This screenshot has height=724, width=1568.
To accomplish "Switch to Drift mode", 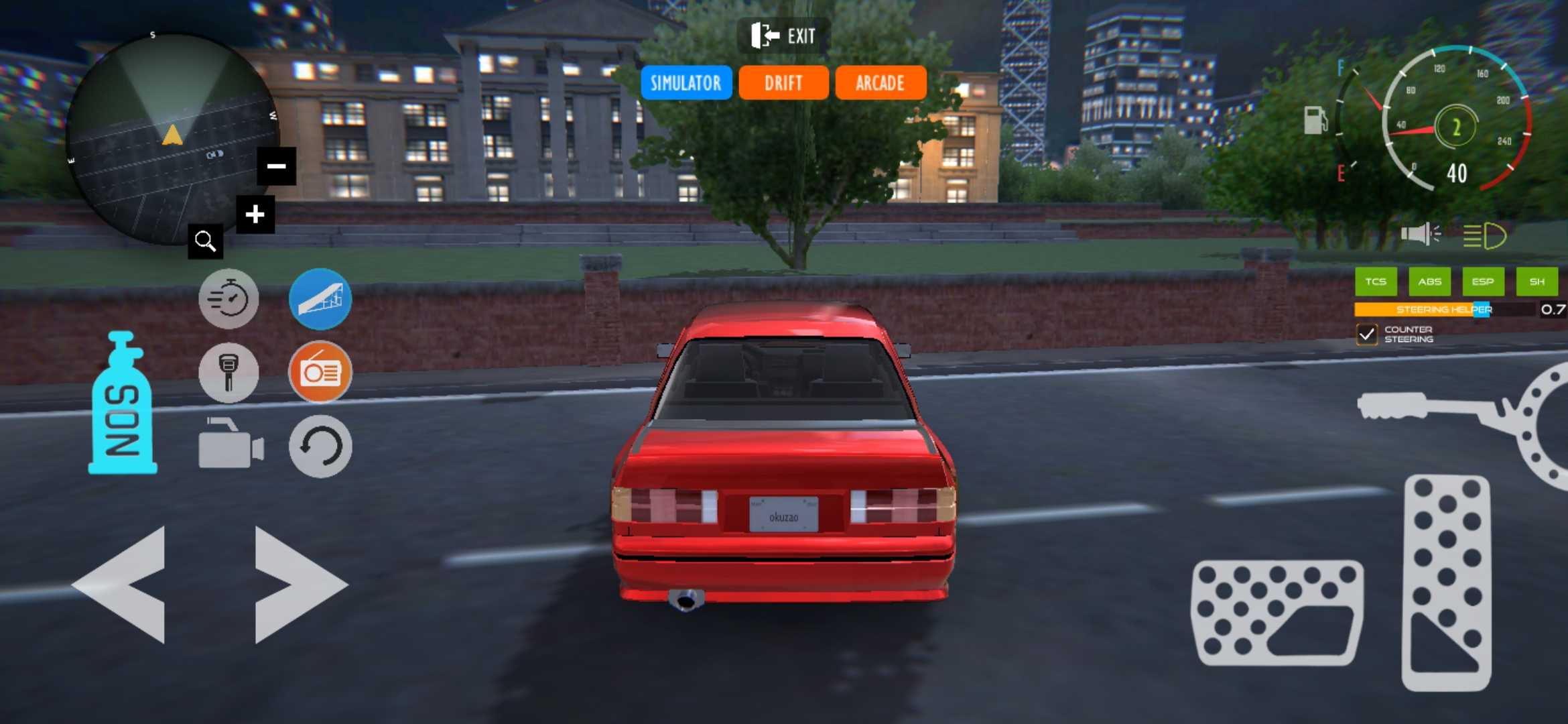I will [783, 82].
